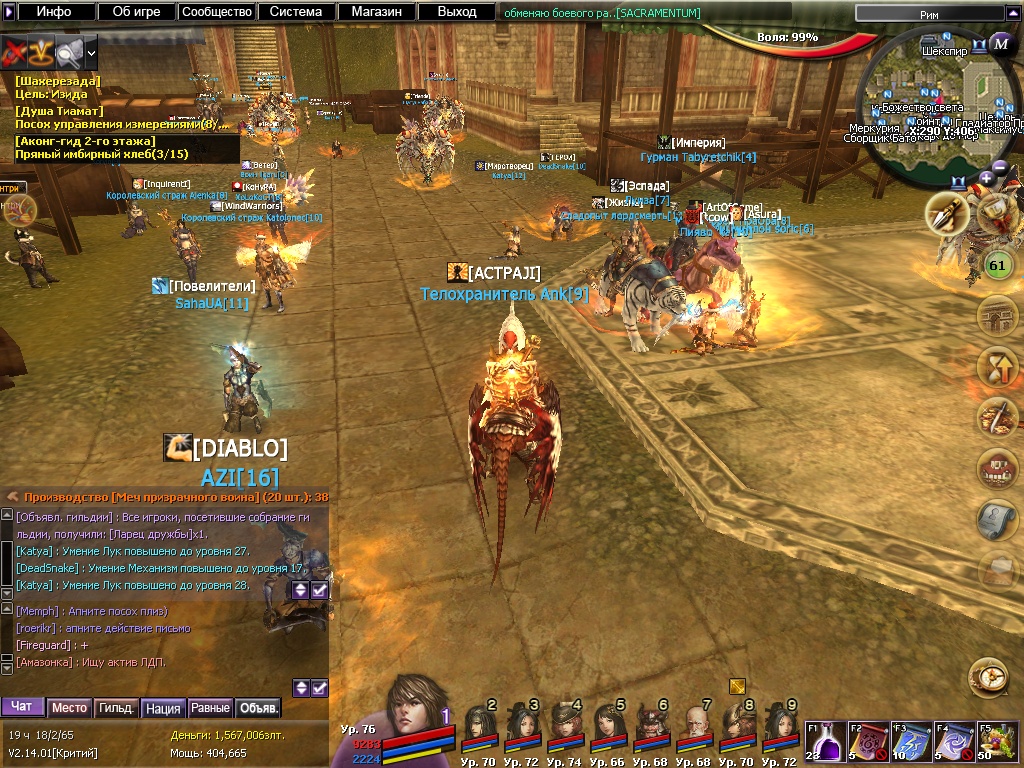Image resolution: width=1024 pixels, height=768 pixels.
Task: Expand the quest tracker dropdown arrow
Action: pos(92,51)
